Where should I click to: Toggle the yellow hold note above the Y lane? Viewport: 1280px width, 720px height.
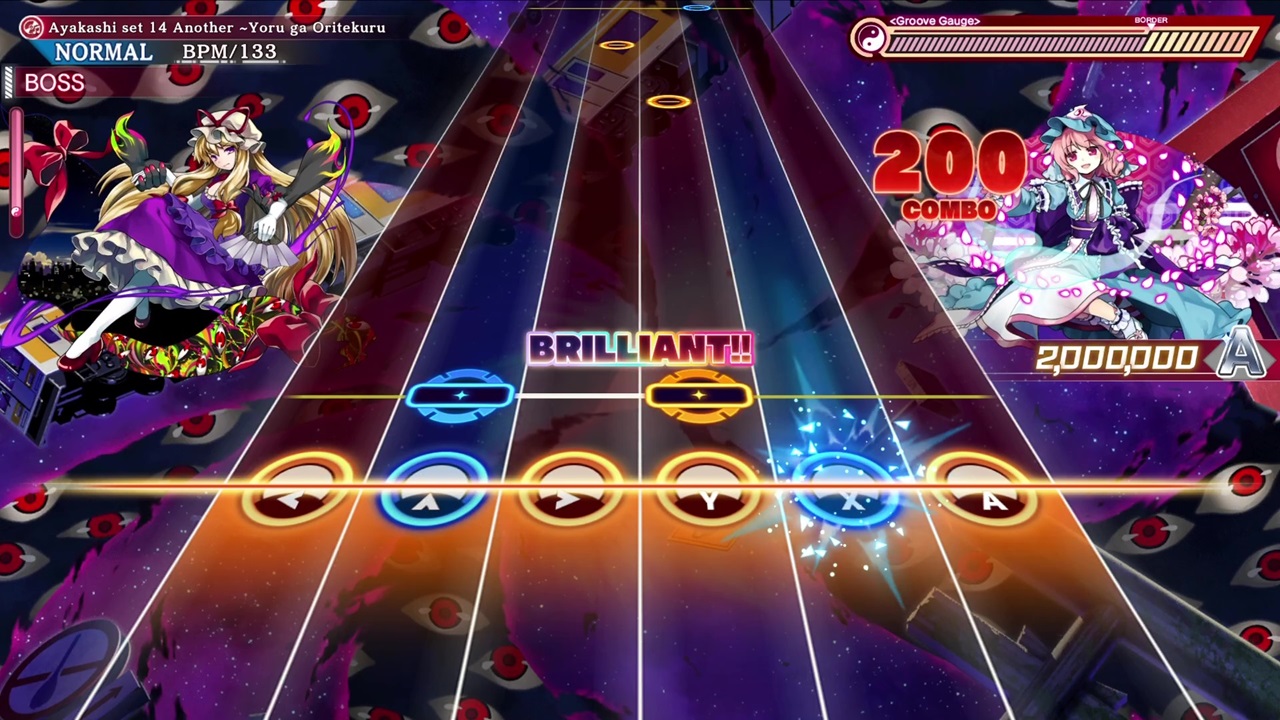tap(700, 395)
